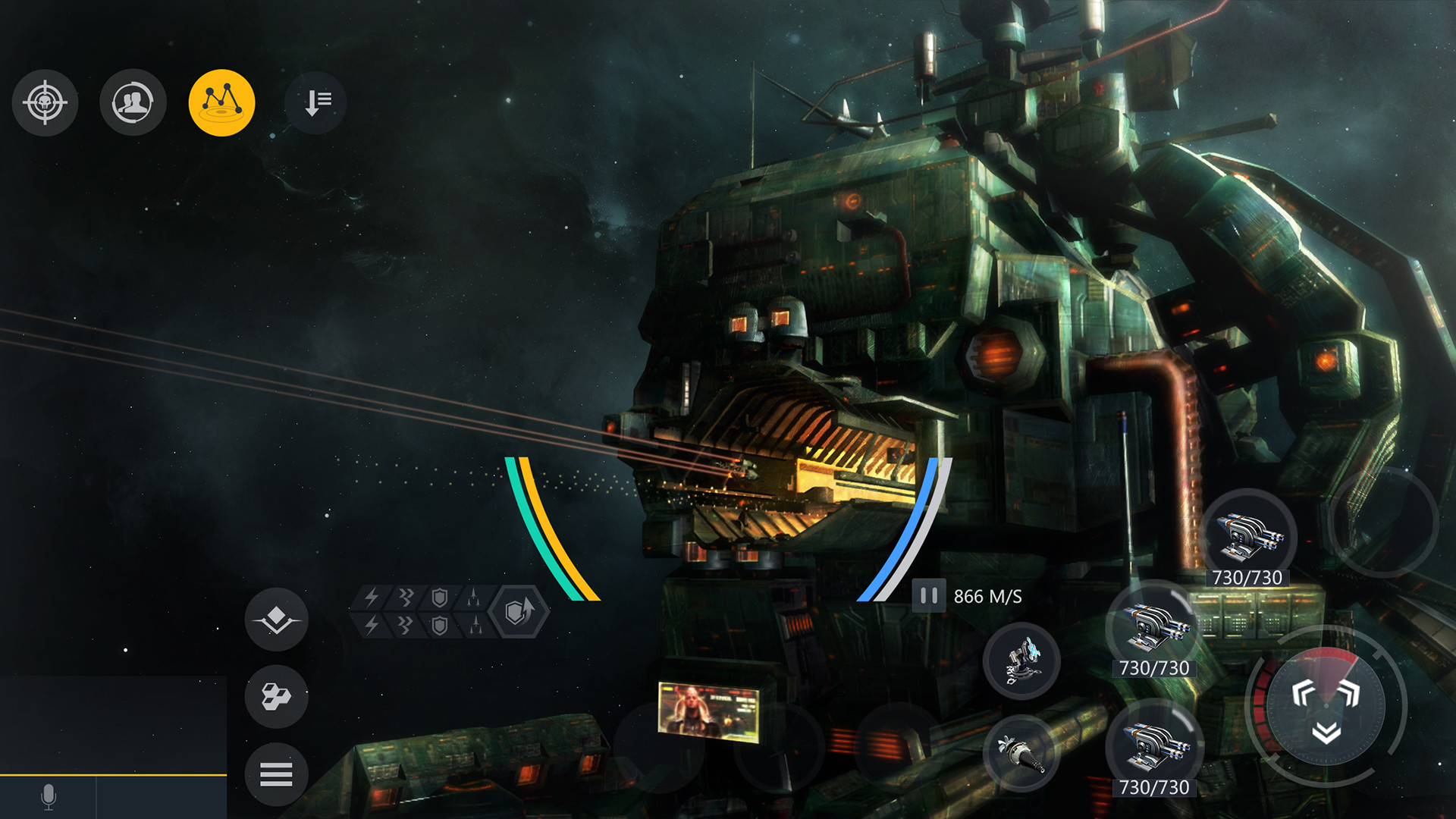Viewport: 1456px width, 819px height.
Task: Open the hex modules icon
Action: coord(278,697)
